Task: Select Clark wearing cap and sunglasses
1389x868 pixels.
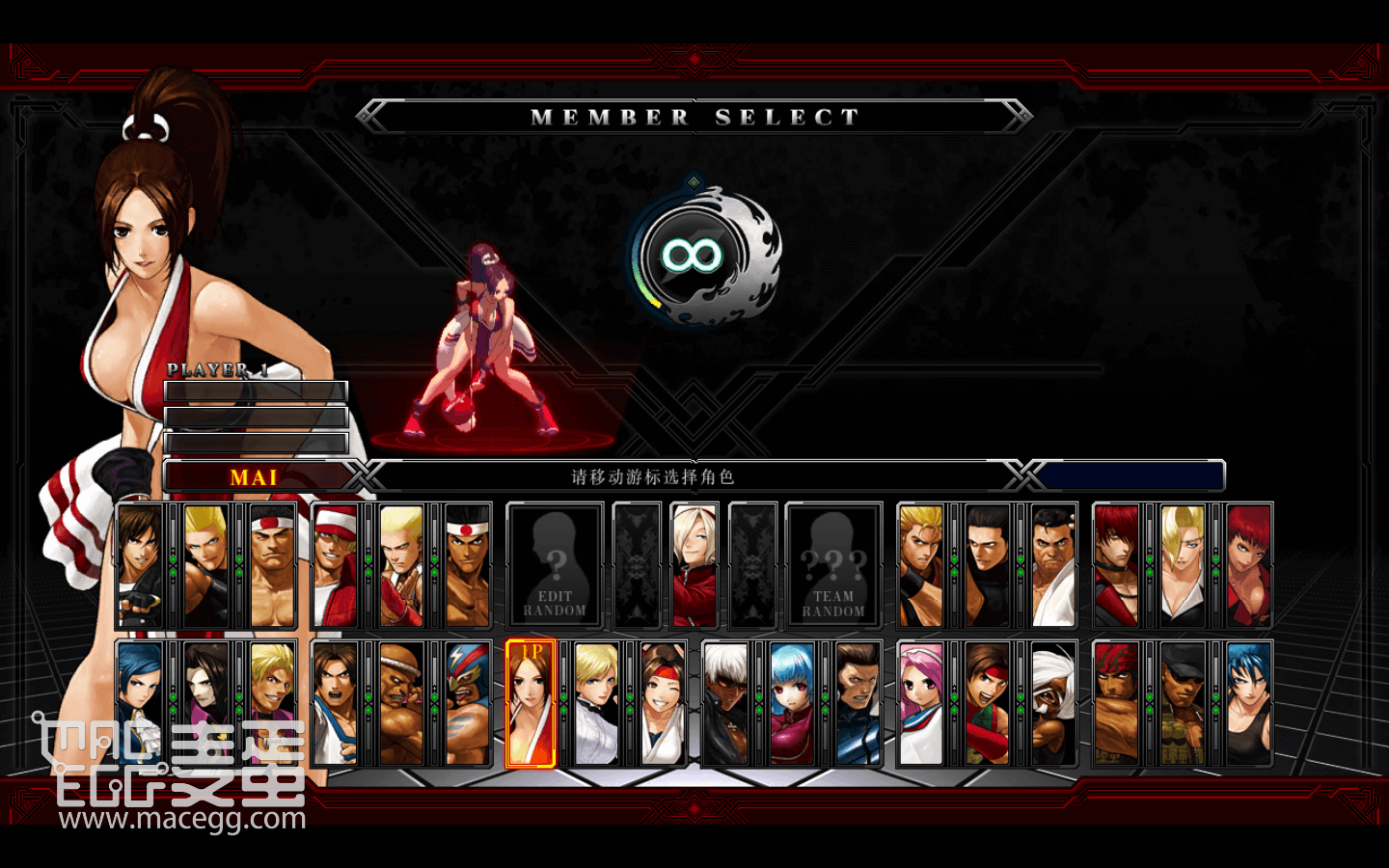Action: pyautogui.click(x=1183, y=703)
